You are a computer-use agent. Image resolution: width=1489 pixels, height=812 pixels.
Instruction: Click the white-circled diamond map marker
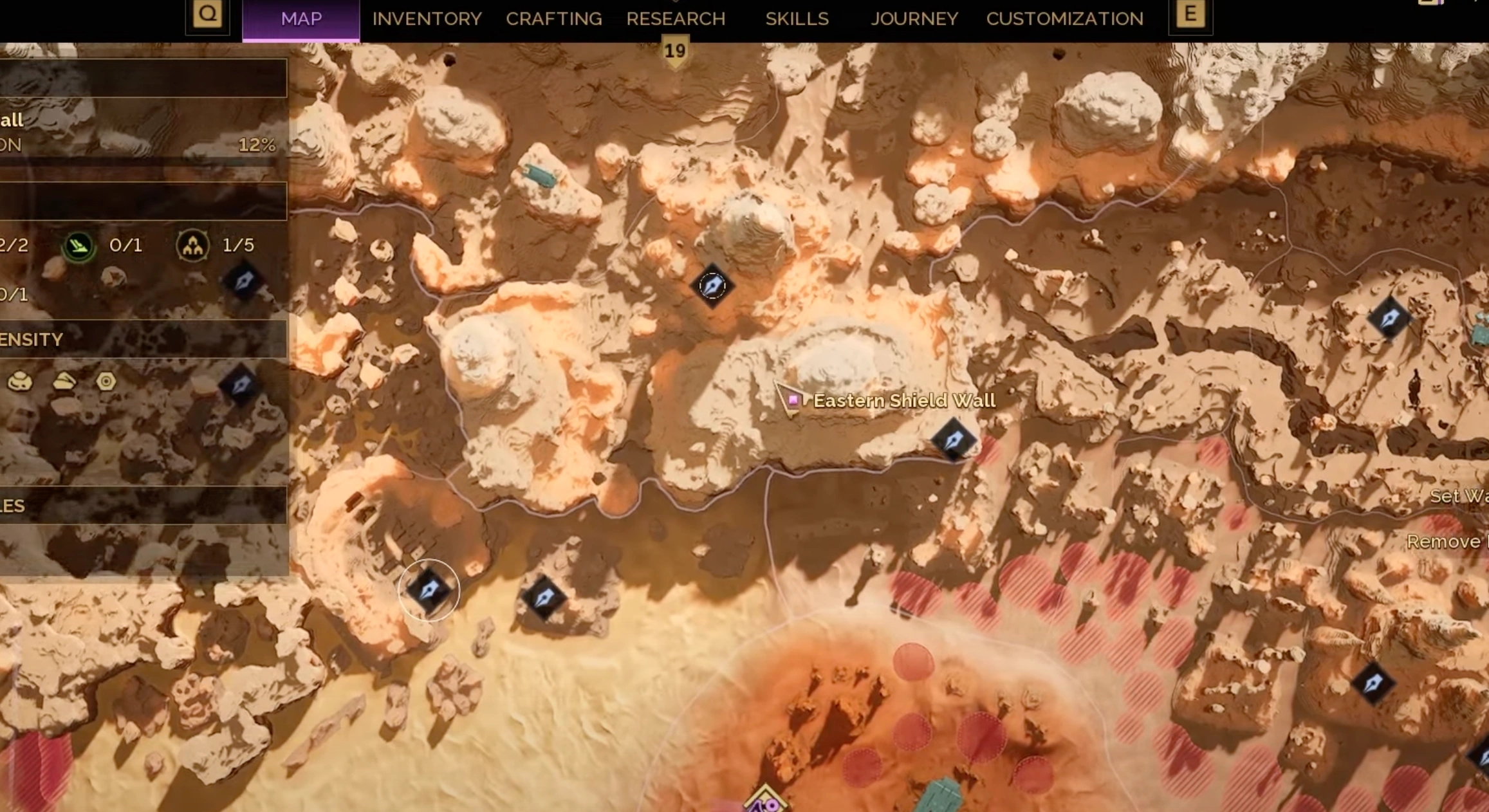429,590
